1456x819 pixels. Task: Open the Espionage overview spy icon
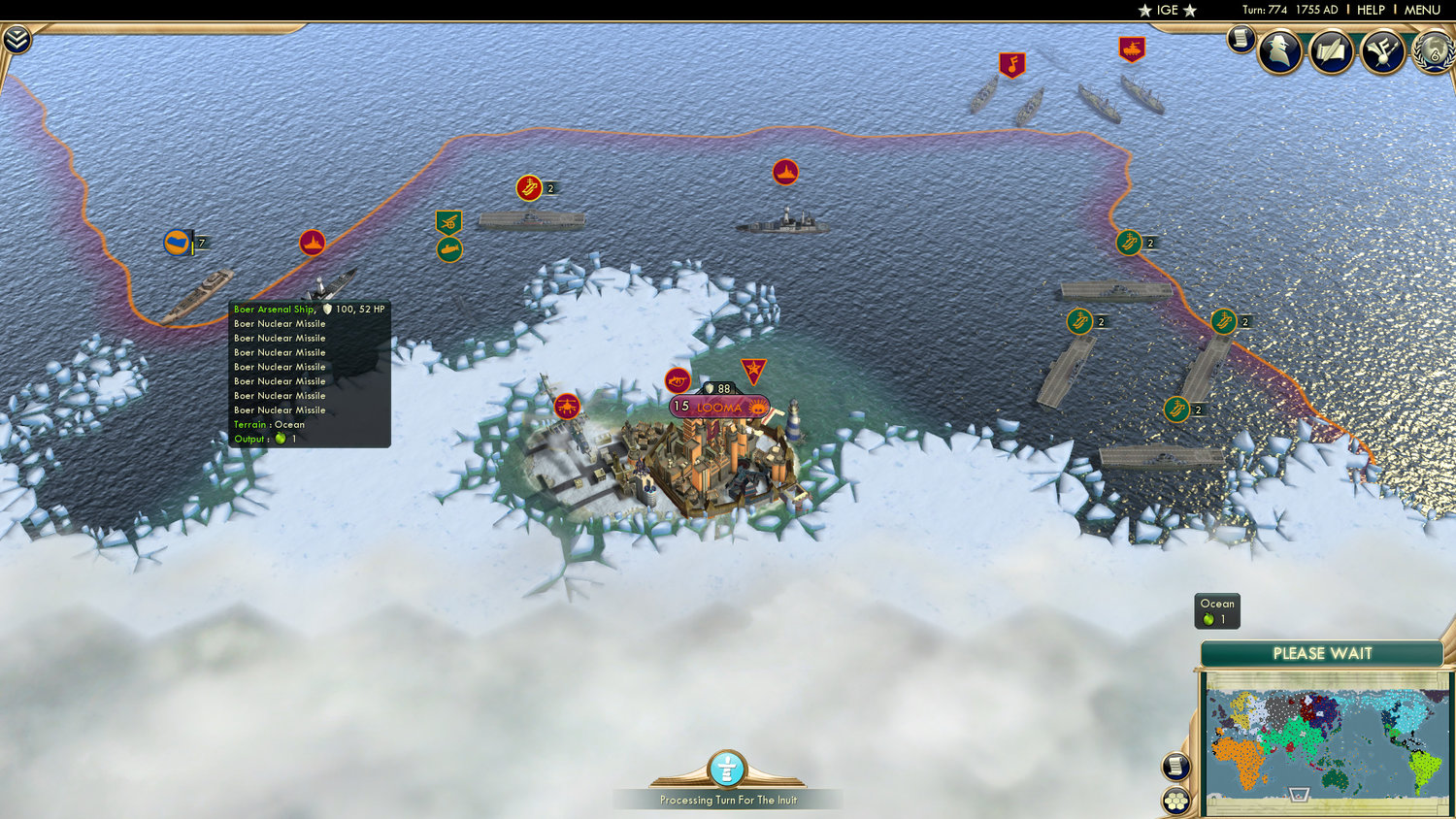point(1279,50)
